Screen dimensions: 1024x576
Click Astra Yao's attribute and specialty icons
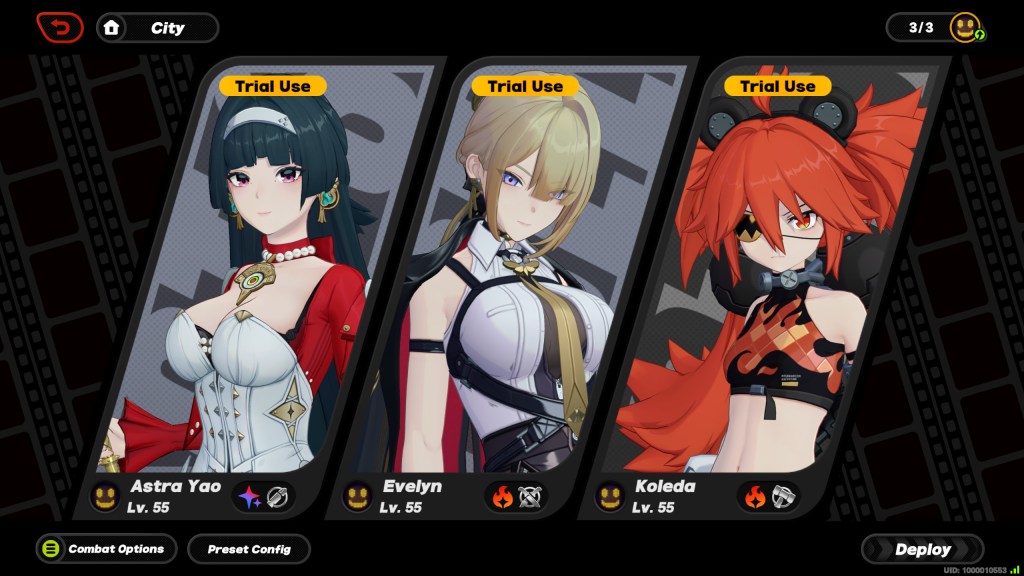pos(264,496)
